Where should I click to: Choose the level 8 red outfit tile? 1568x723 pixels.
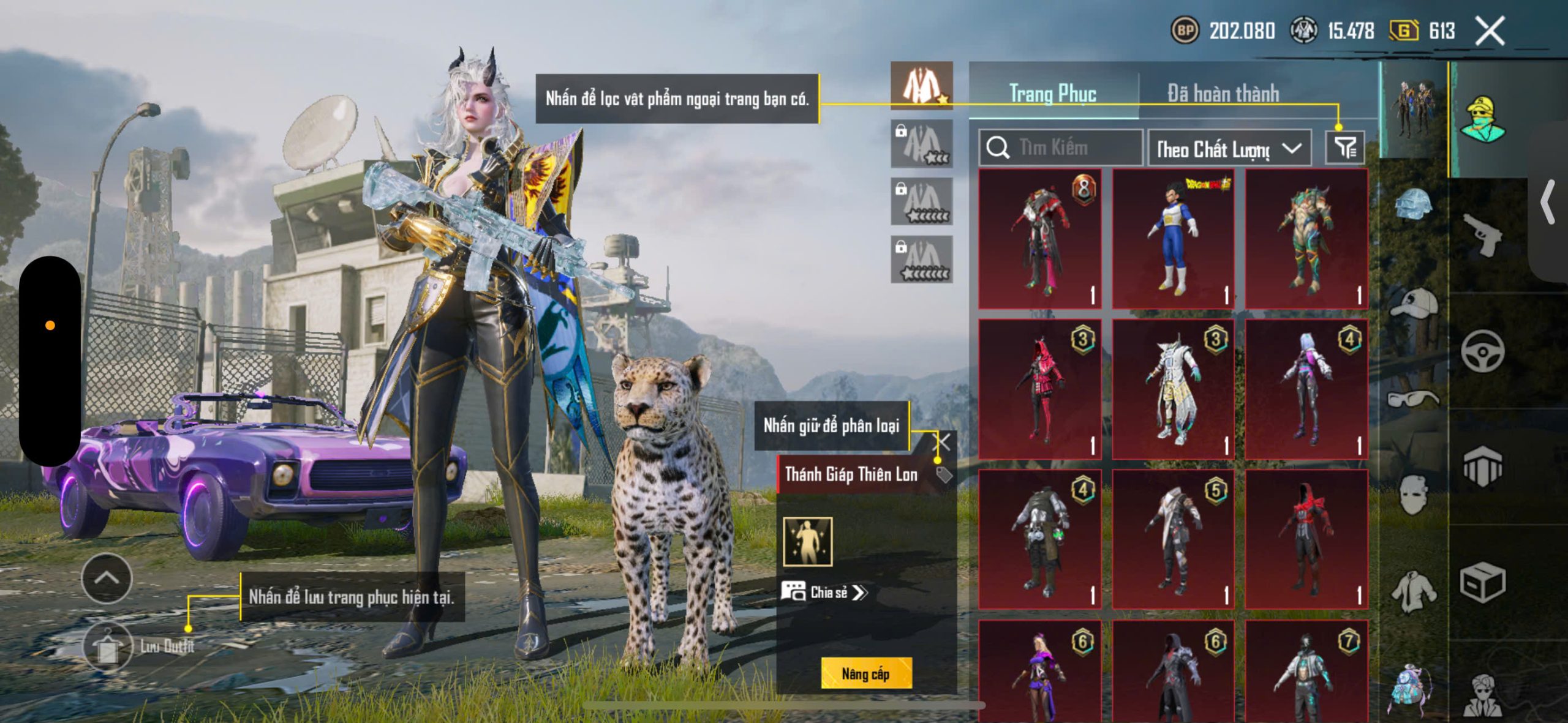coord(1039,239)
